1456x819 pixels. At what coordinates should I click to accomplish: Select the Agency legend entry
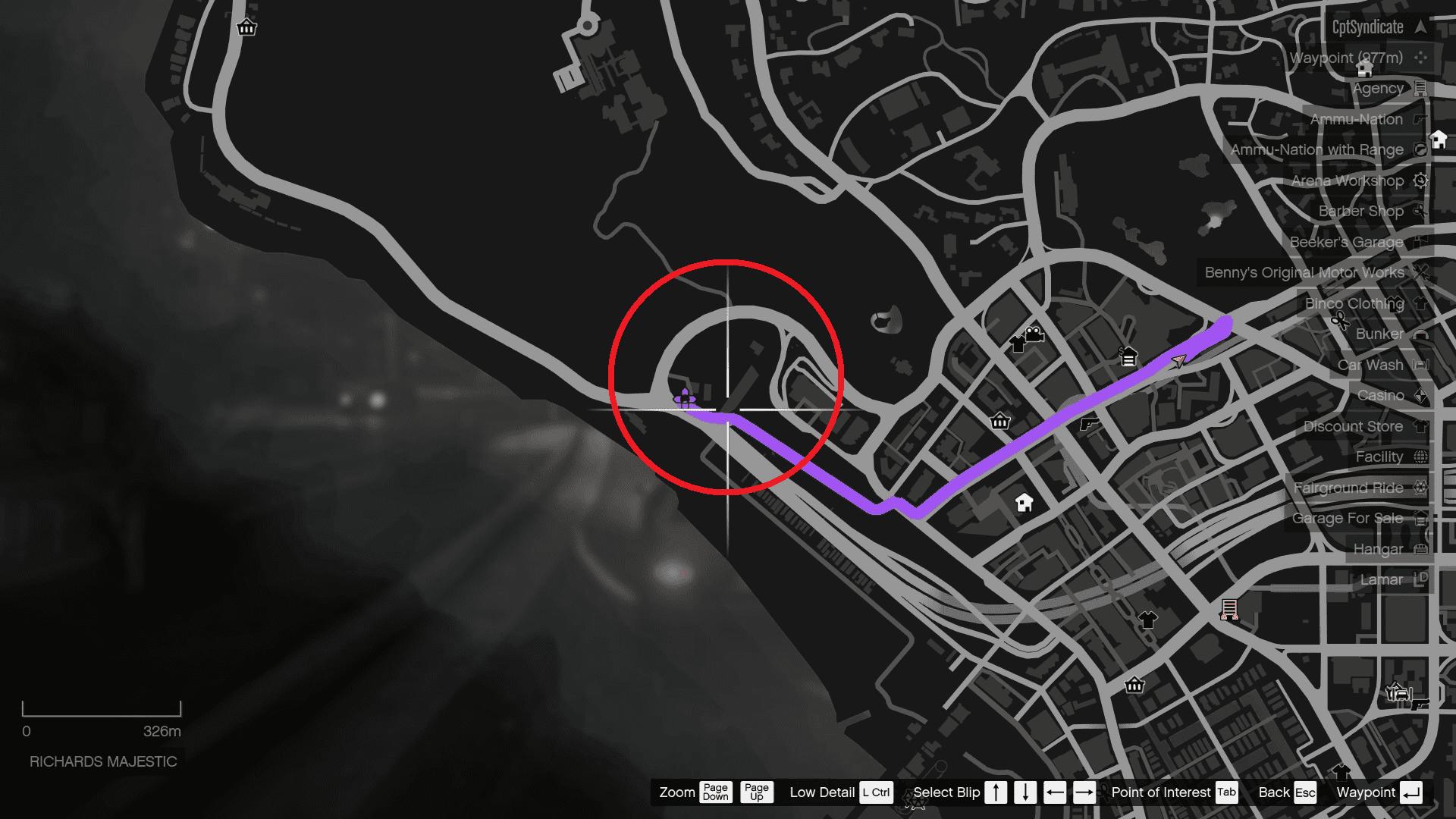point(1378,89)
